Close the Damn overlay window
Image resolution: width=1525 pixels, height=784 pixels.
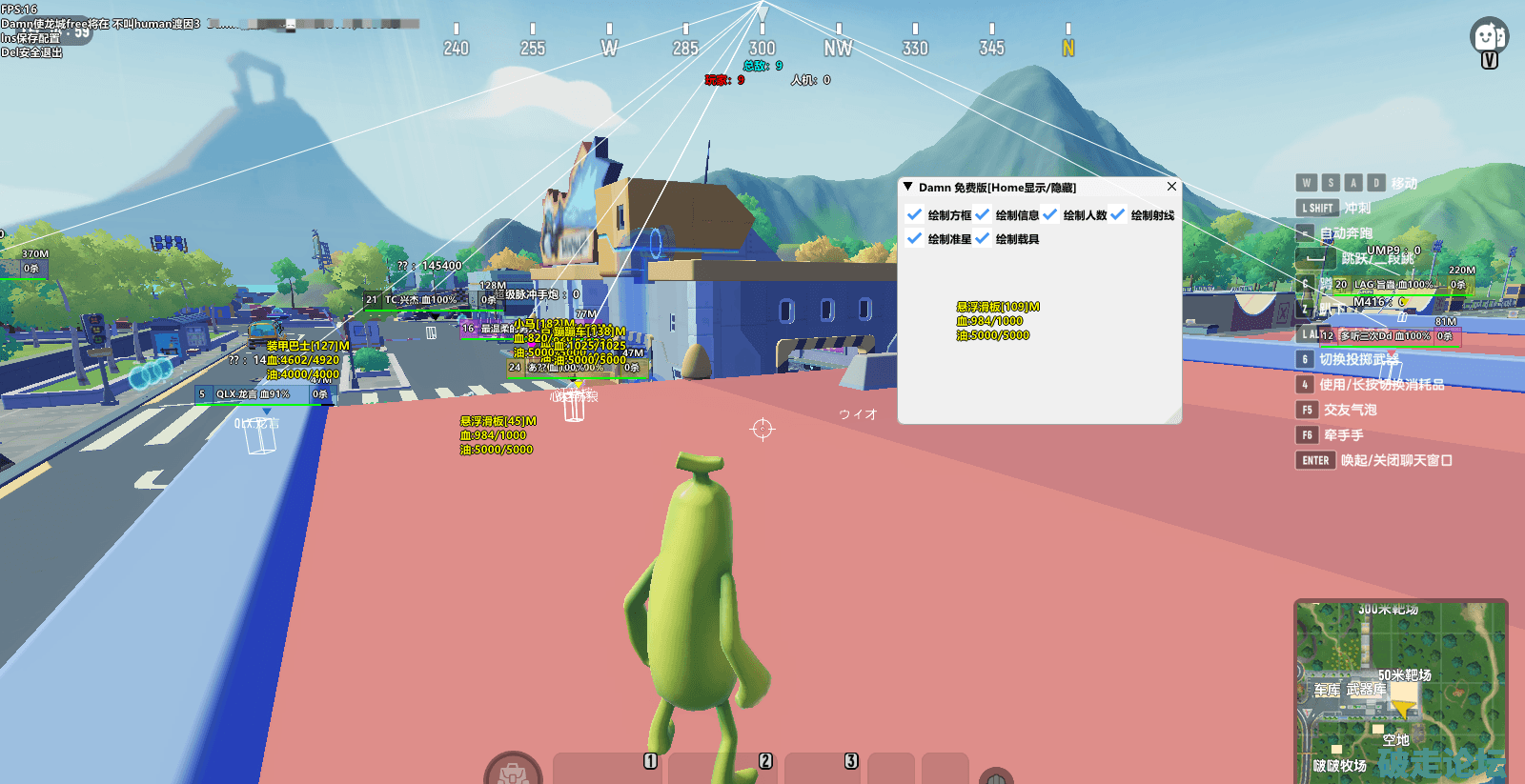click(1171, 187)
